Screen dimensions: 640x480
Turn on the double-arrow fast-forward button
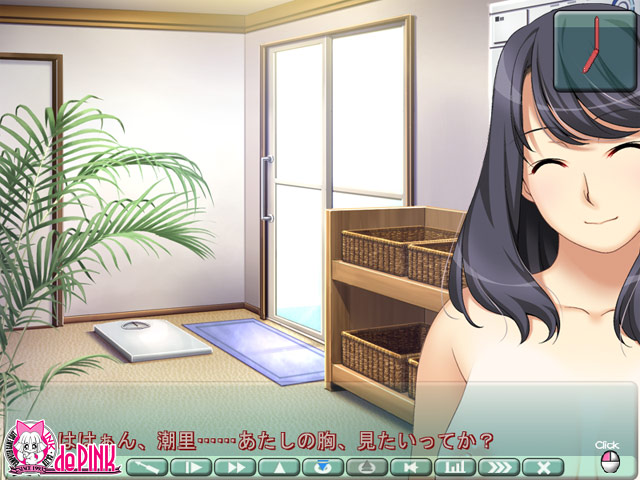(x=234, y=466)
